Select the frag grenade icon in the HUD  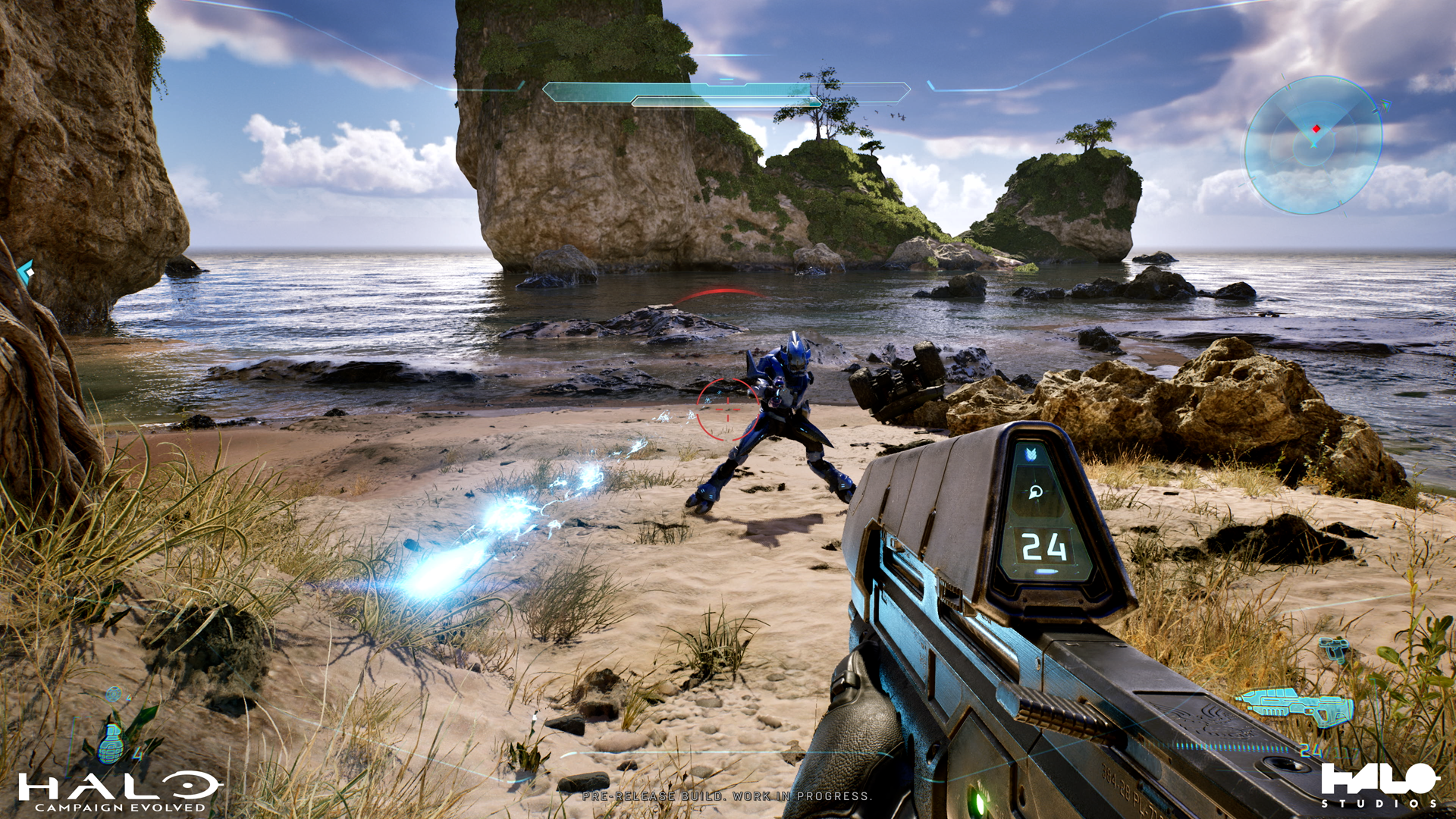pos(110,745)
